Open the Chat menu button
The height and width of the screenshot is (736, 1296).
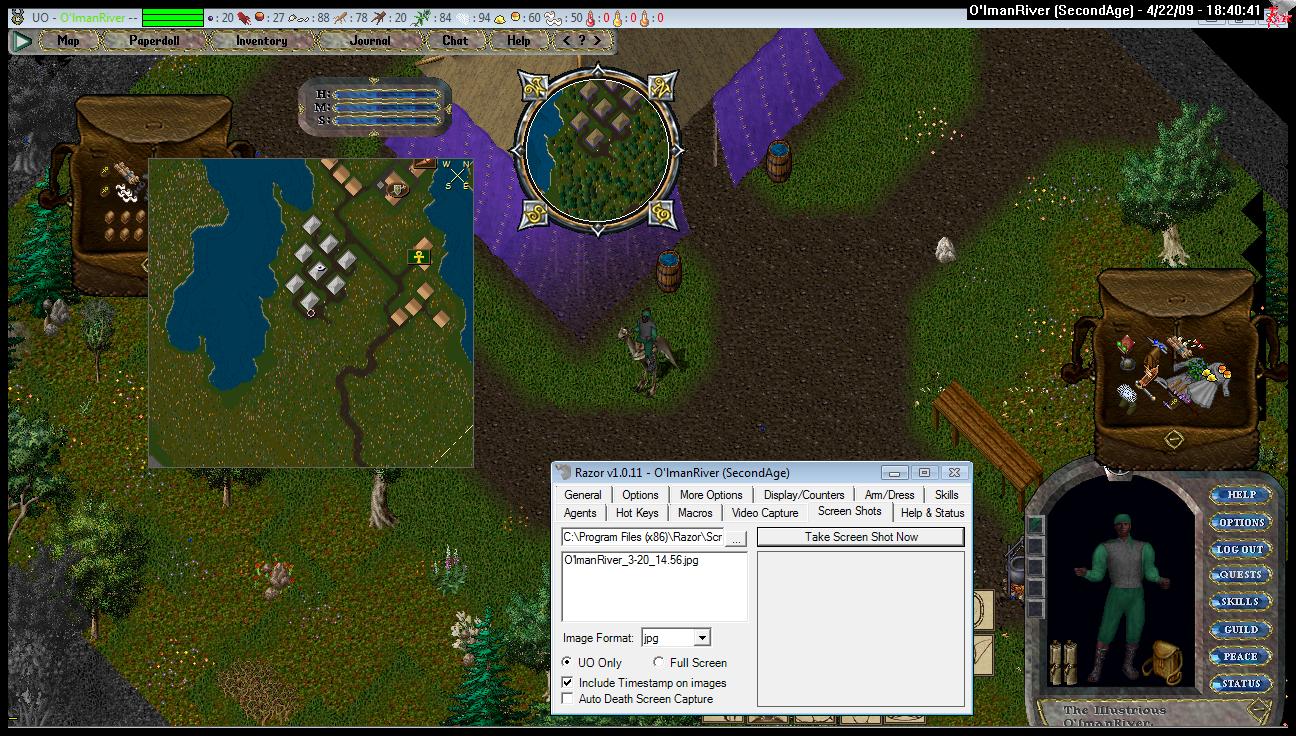coord(455,41)
